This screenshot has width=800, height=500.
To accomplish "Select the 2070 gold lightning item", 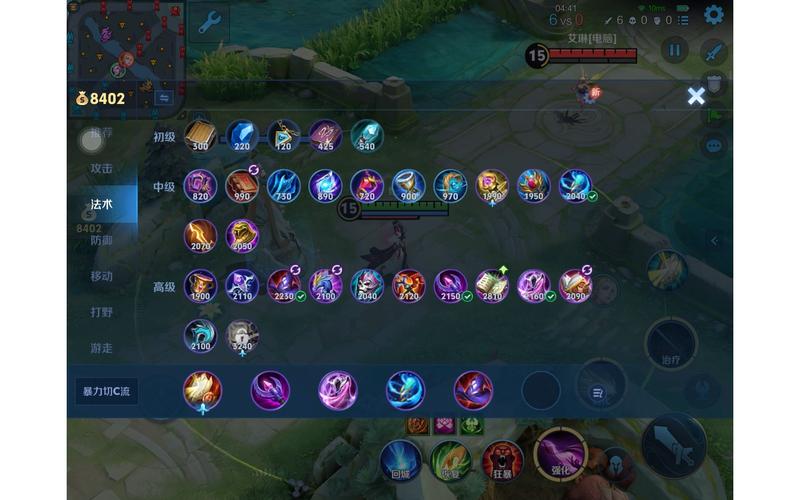I will coord(200,236).
